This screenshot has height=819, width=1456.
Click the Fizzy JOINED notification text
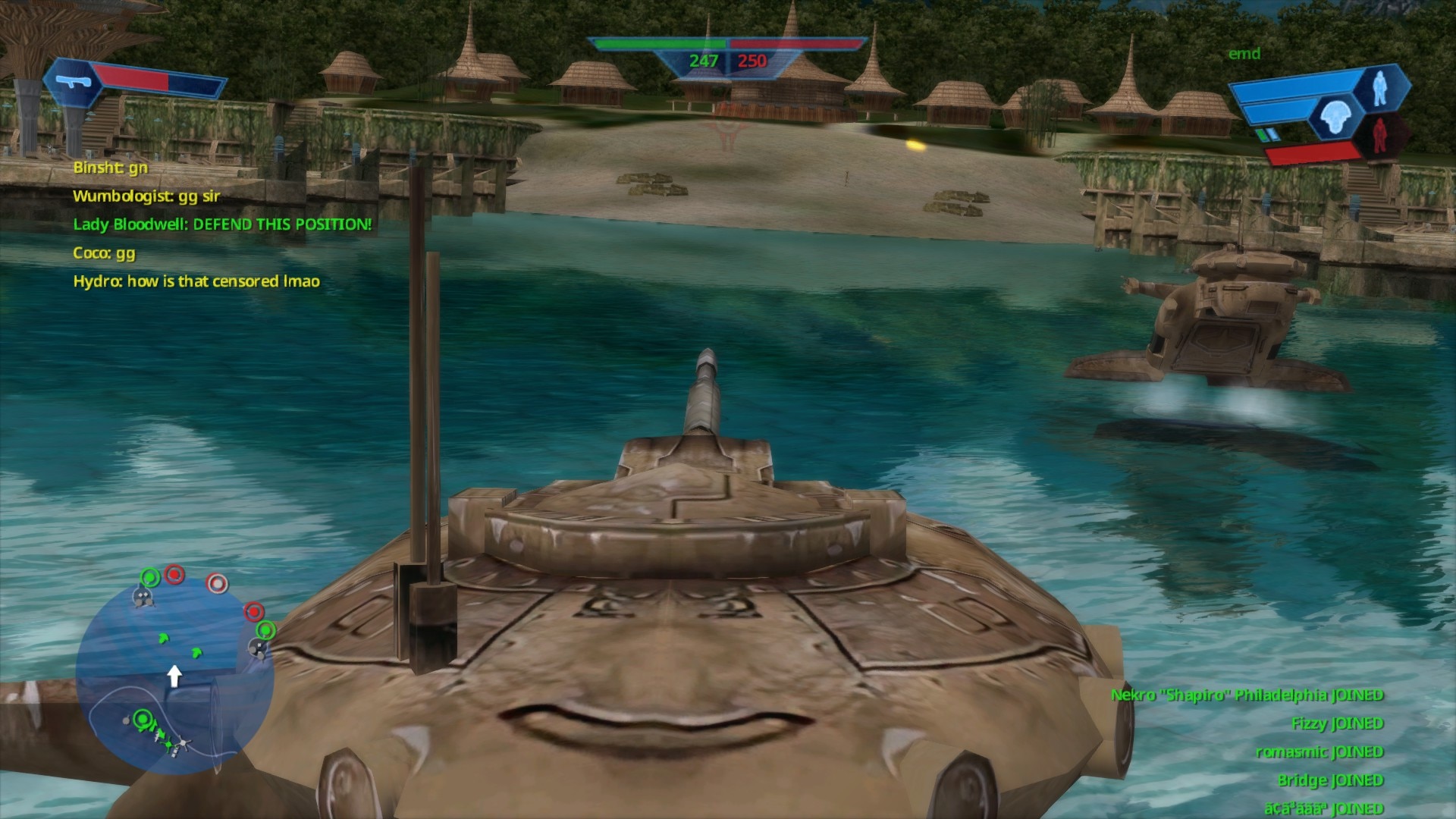tap(1338, 723)
